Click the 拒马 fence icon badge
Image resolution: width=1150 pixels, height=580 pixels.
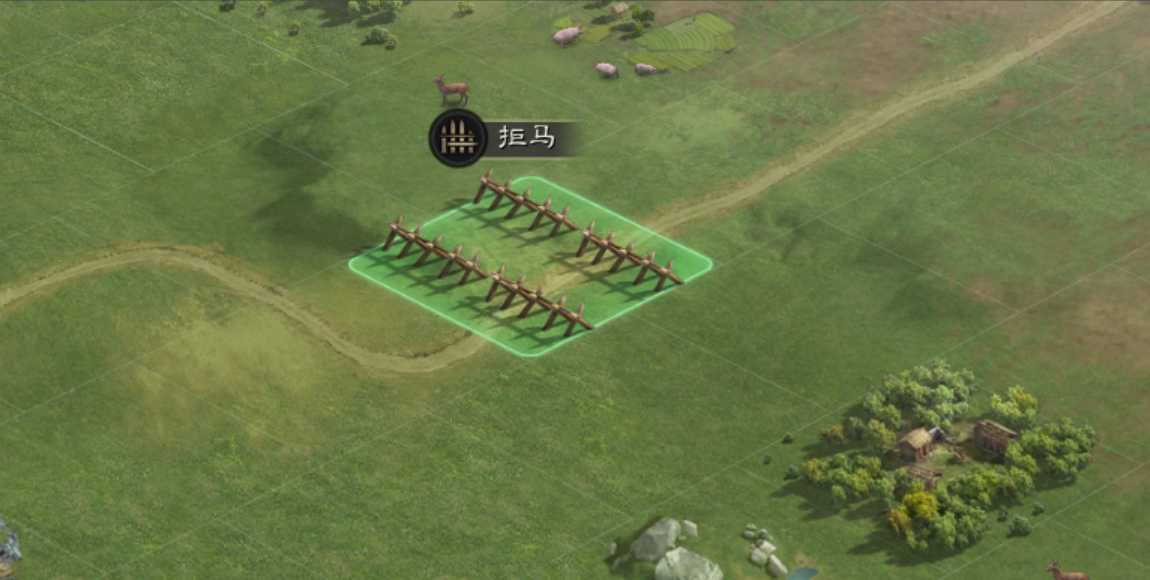point(458,138)
